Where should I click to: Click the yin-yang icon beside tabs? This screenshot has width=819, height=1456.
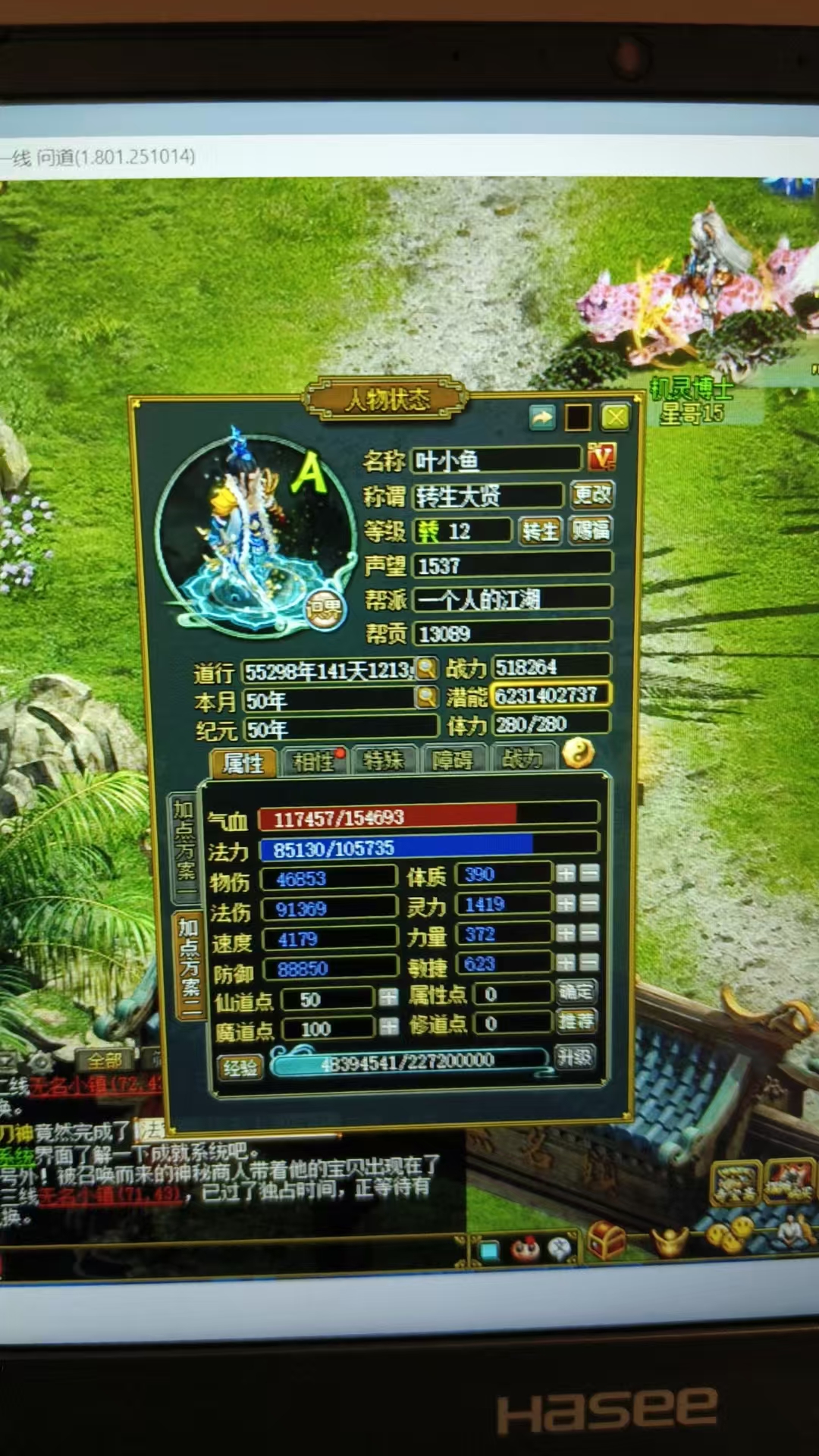coord(578,754)
